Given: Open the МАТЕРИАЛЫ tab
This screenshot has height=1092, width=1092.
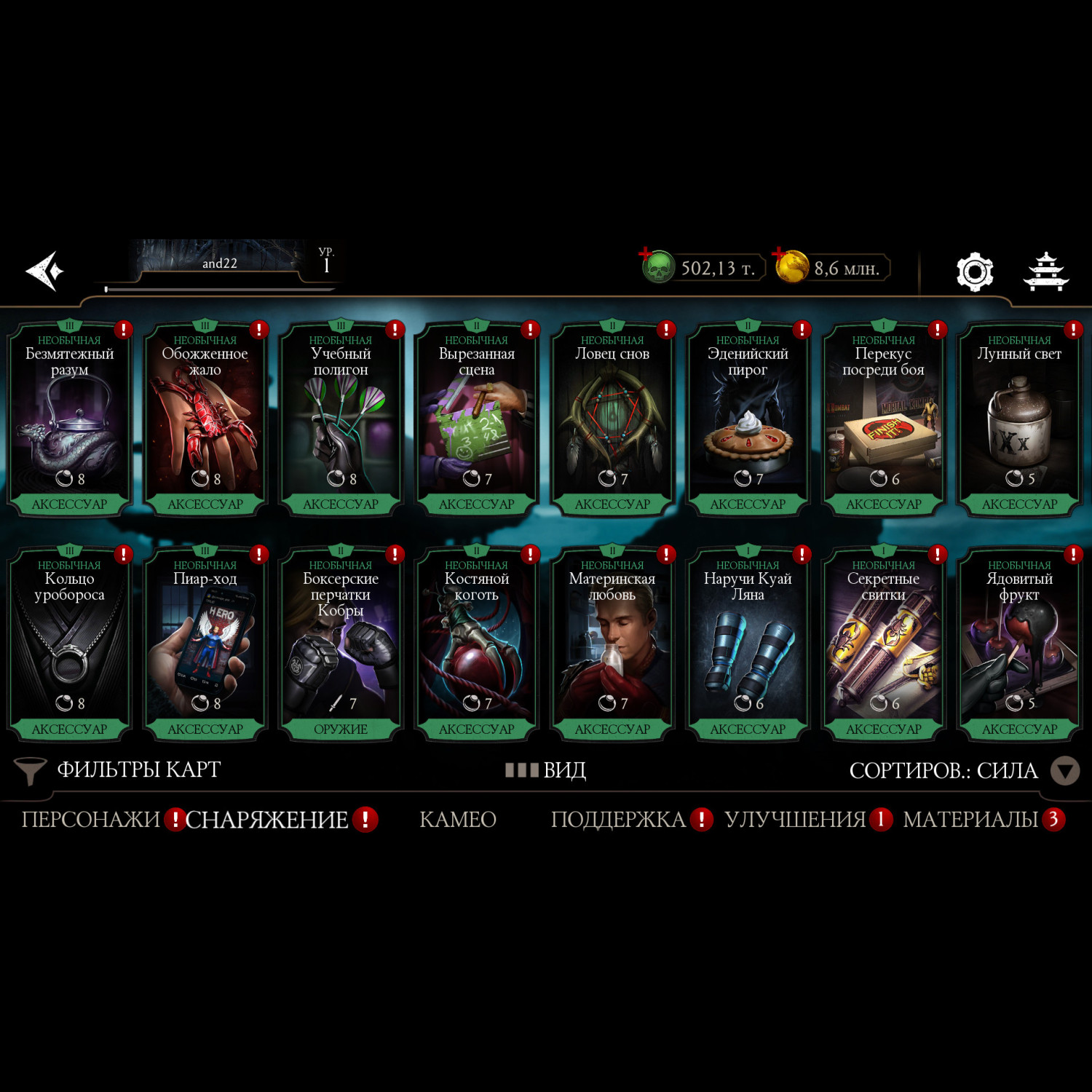Looking at the screenshot, I should tap(970, 820).
